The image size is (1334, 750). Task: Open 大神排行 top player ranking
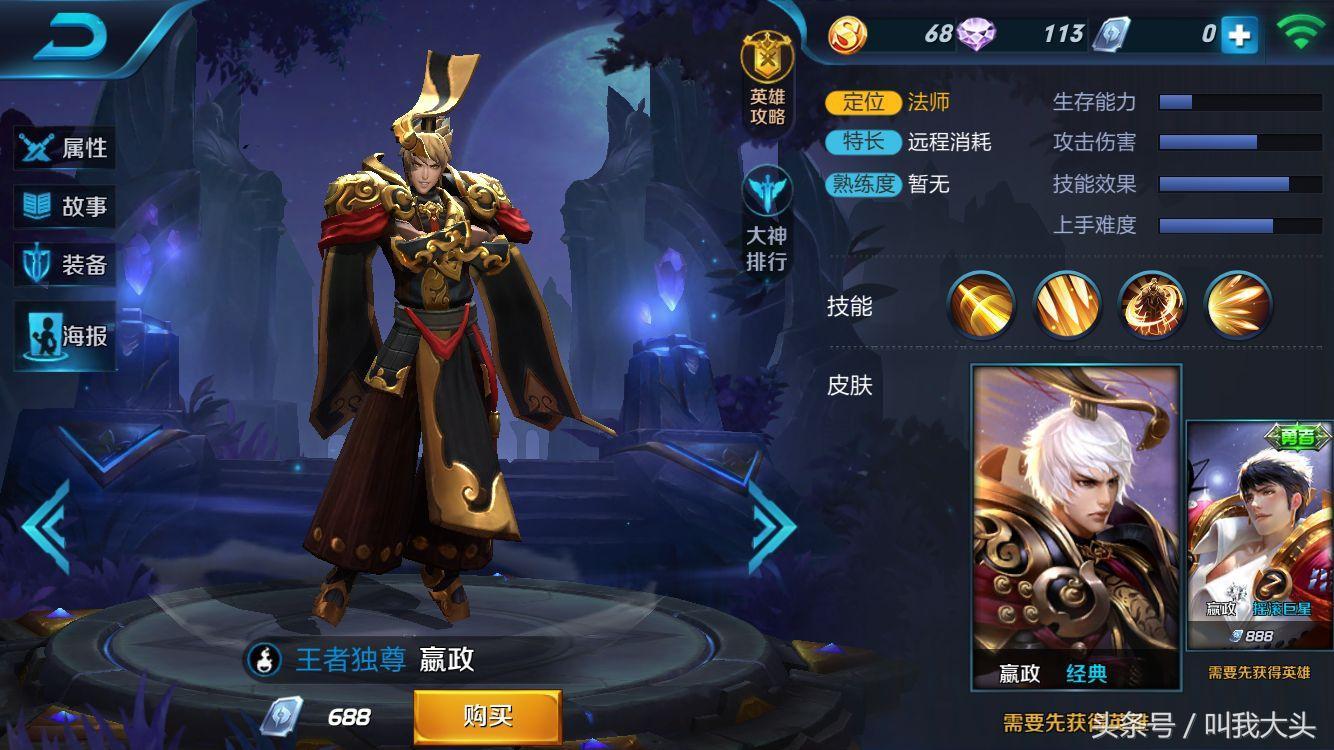coord(767,220)
